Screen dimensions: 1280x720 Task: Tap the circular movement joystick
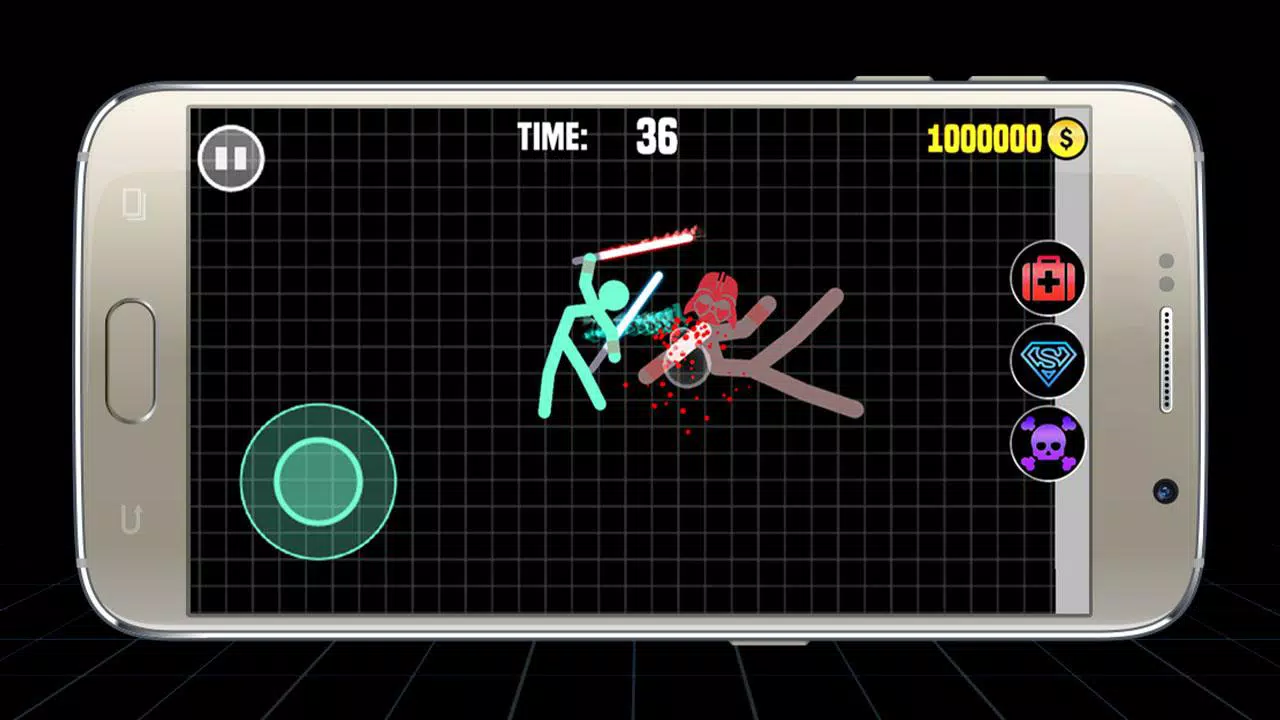(x=318, y=481)
